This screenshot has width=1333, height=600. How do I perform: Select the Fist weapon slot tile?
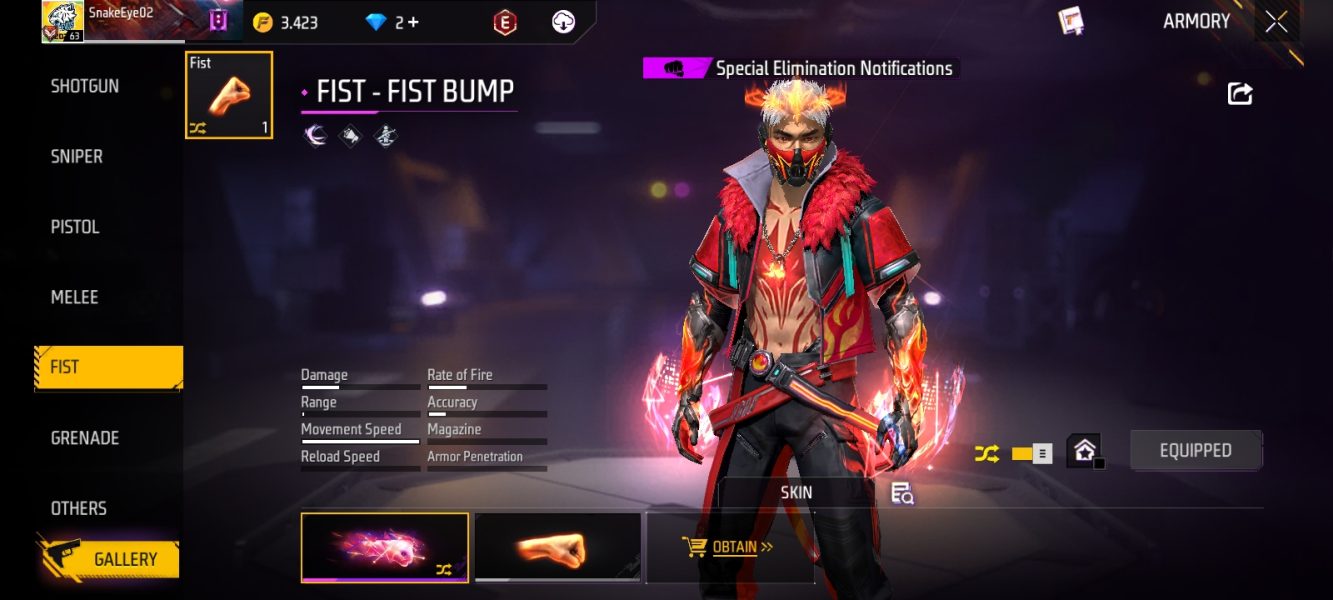(229, 95)
